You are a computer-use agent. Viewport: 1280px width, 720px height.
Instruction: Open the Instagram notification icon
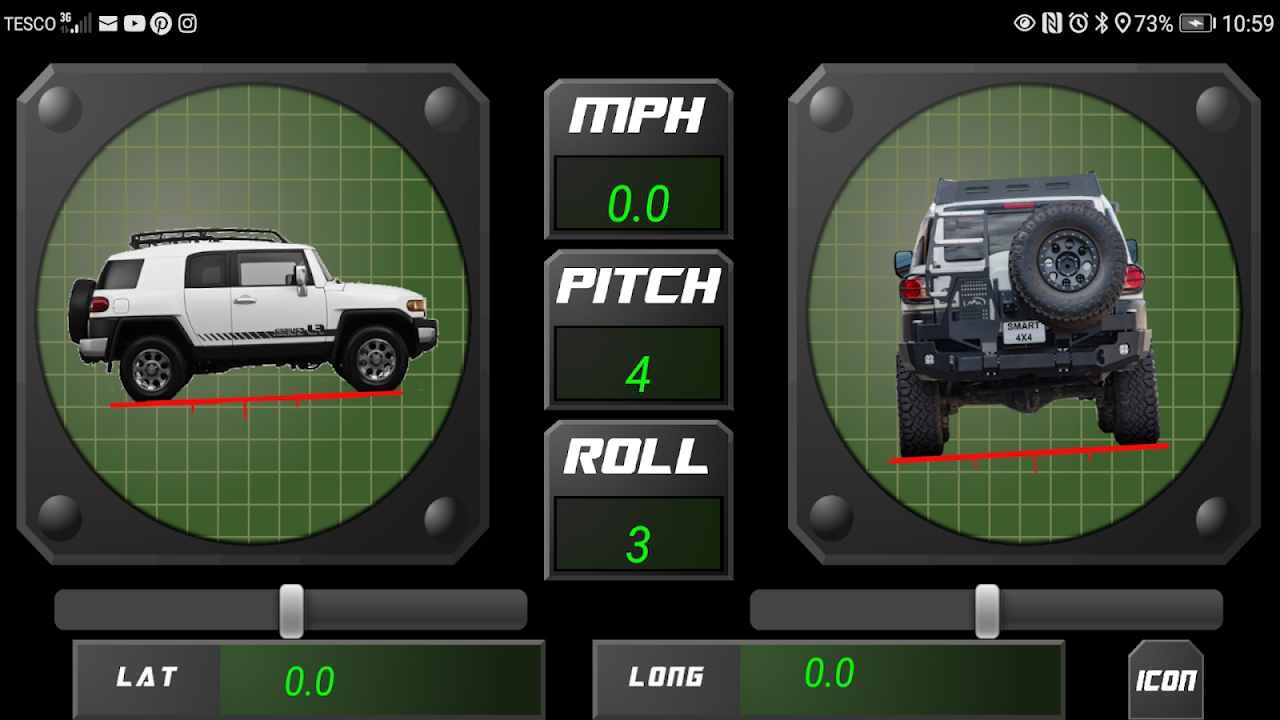(187, 24)
